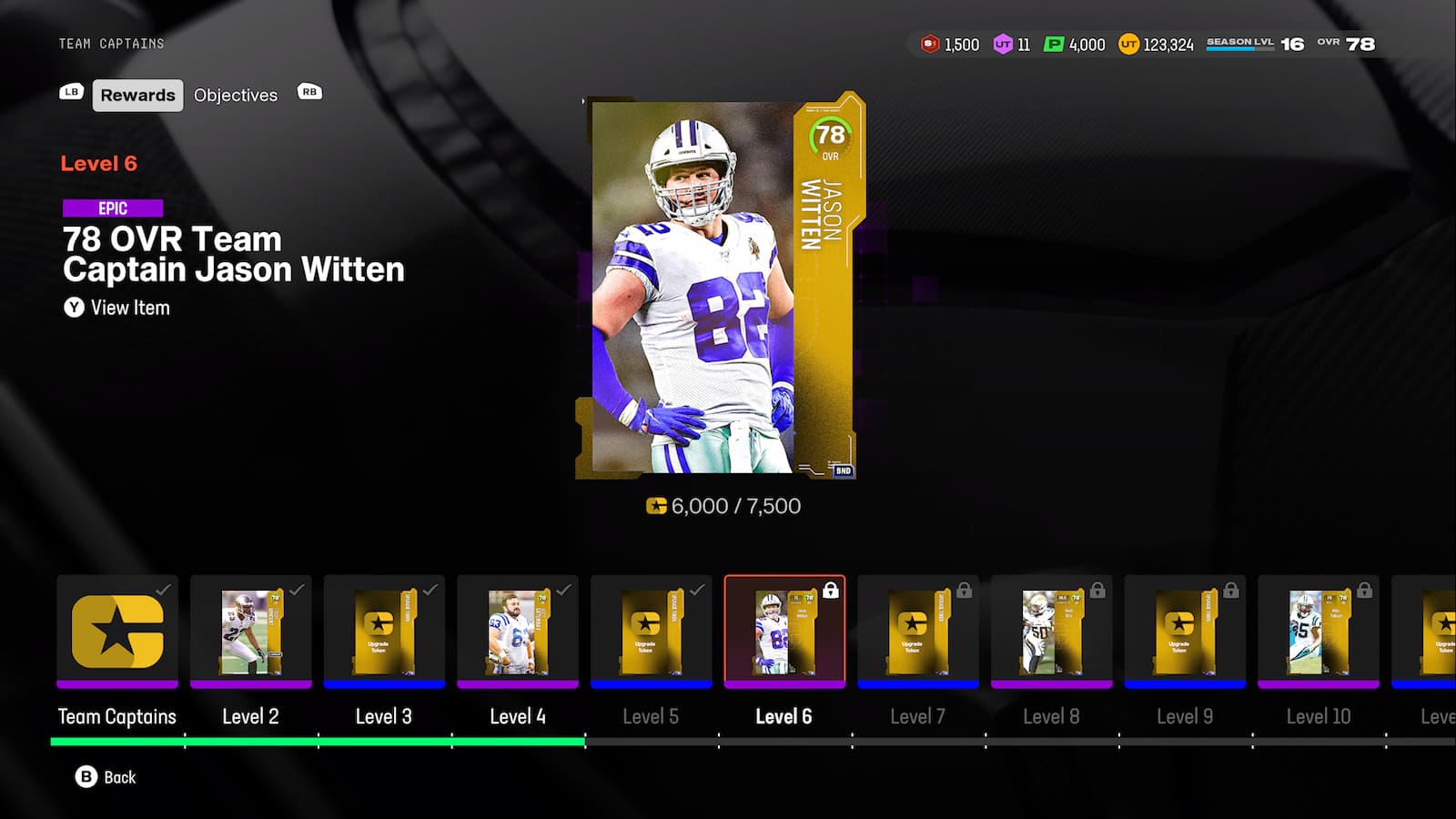Click the lock icon on Level 6 reward
This screenshot has height=819, width=1456.
[x=833, y=591]
